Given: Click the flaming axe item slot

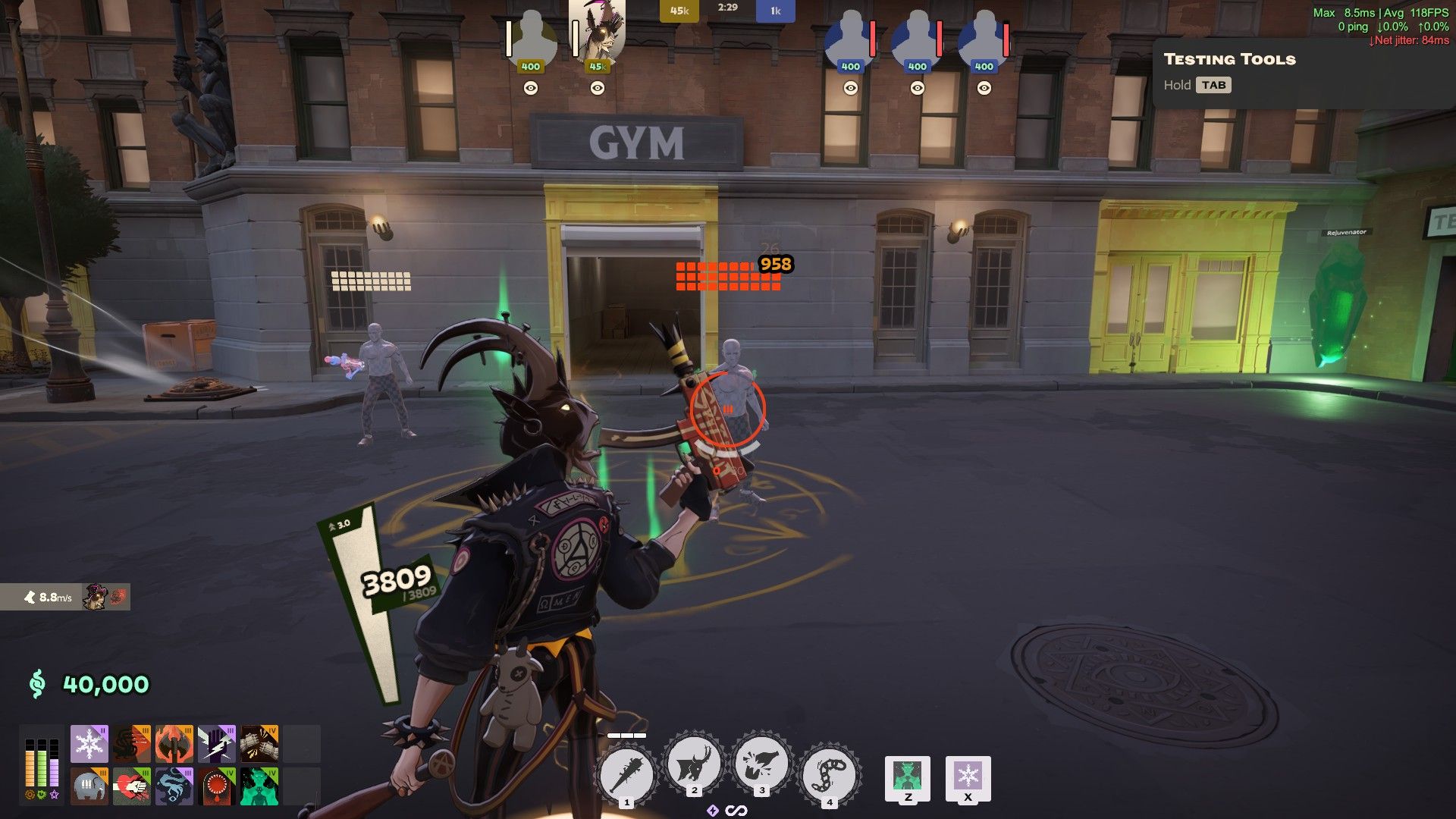Looking at the screenshot, I should coord(174,744).
